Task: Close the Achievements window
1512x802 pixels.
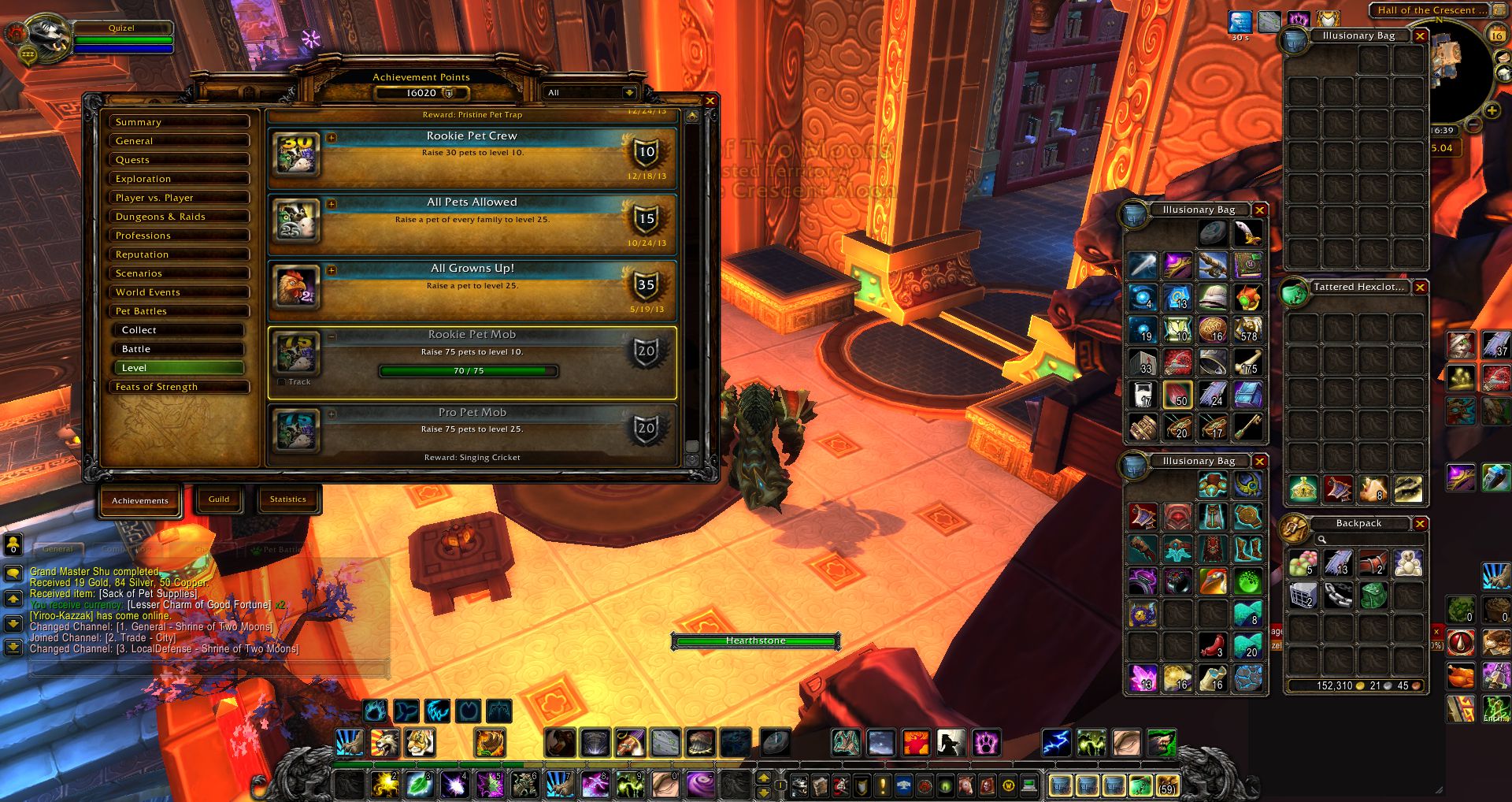Action: 710,101
